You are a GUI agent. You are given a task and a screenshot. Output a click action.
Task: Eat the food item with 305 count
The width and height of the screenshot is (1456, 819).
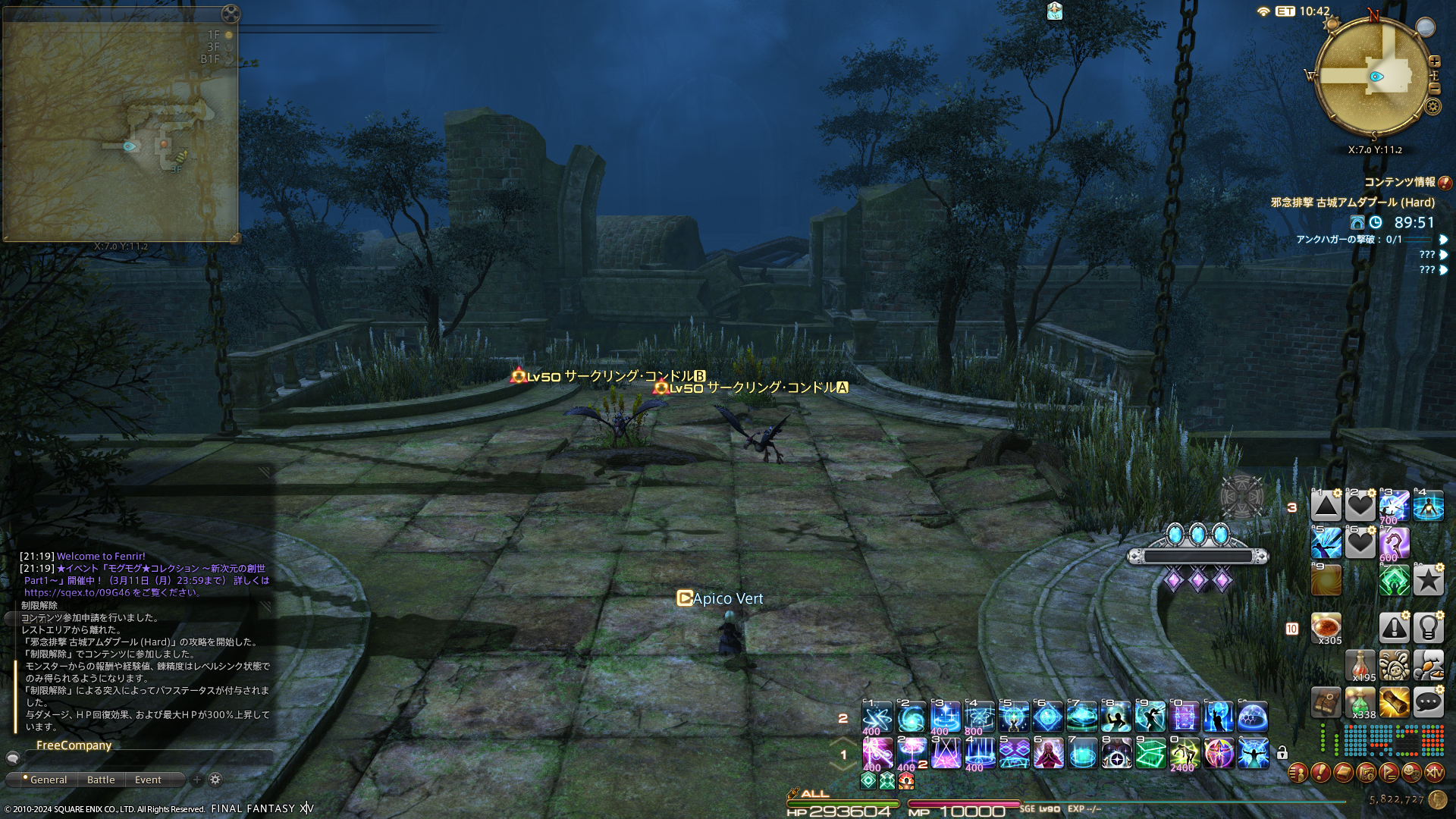point(1326,628)
